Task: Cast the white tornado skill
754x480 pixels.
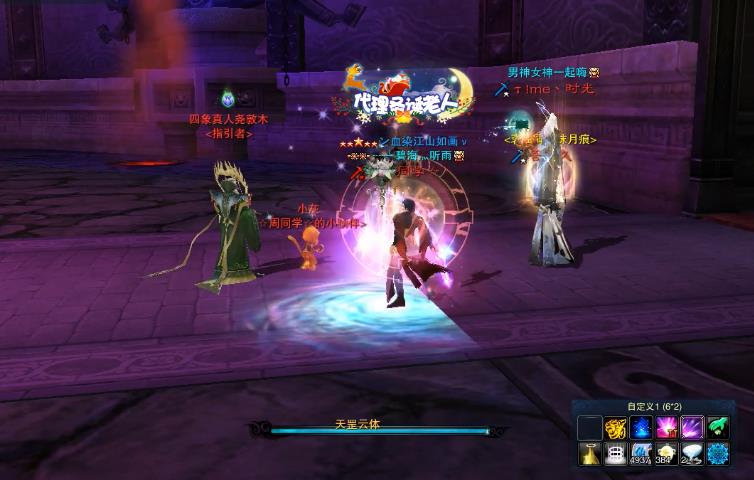Action: [x=692, y=454]
